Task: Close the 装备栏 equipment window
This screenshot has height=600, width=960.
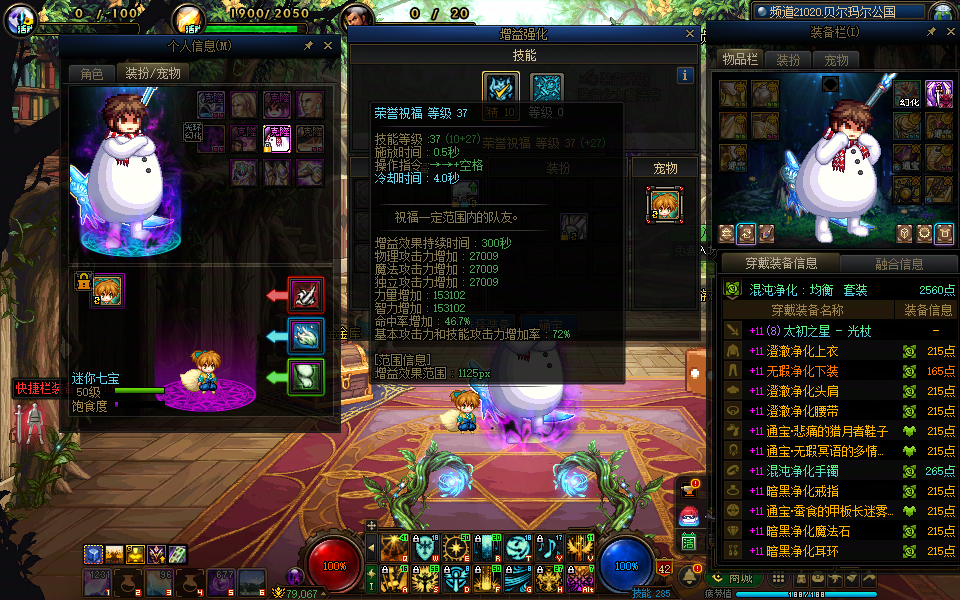Action: tap(945, 32)
